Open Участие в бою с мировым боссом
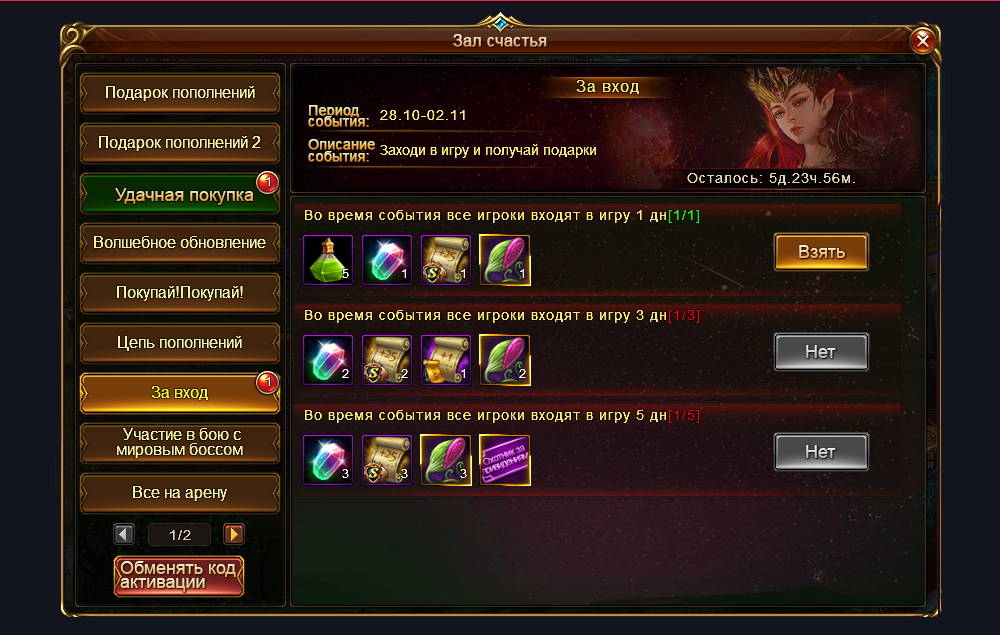Screen dimensions: 1000x635 pos(180,442)
